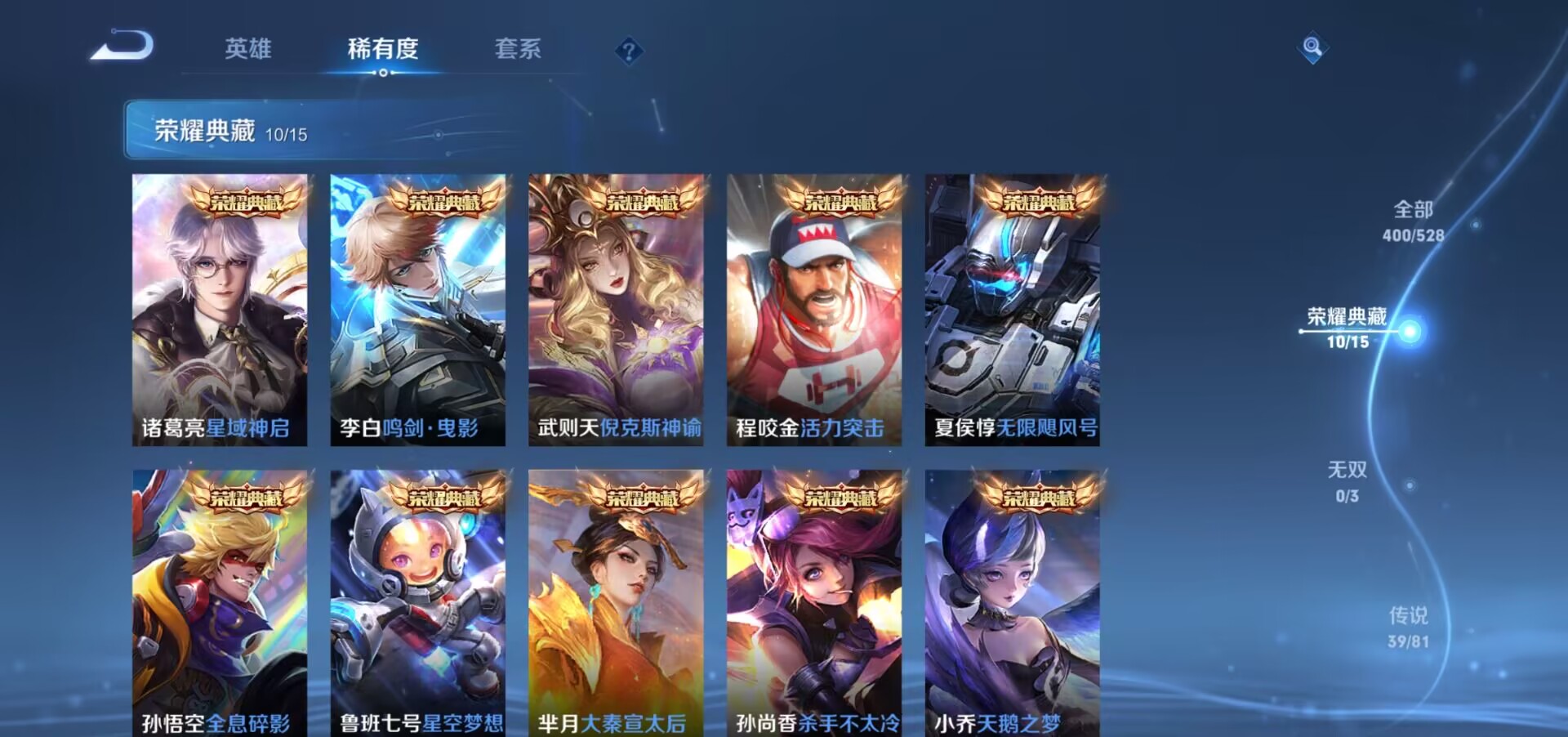Select the 稀有度 tab

point(384,49)
